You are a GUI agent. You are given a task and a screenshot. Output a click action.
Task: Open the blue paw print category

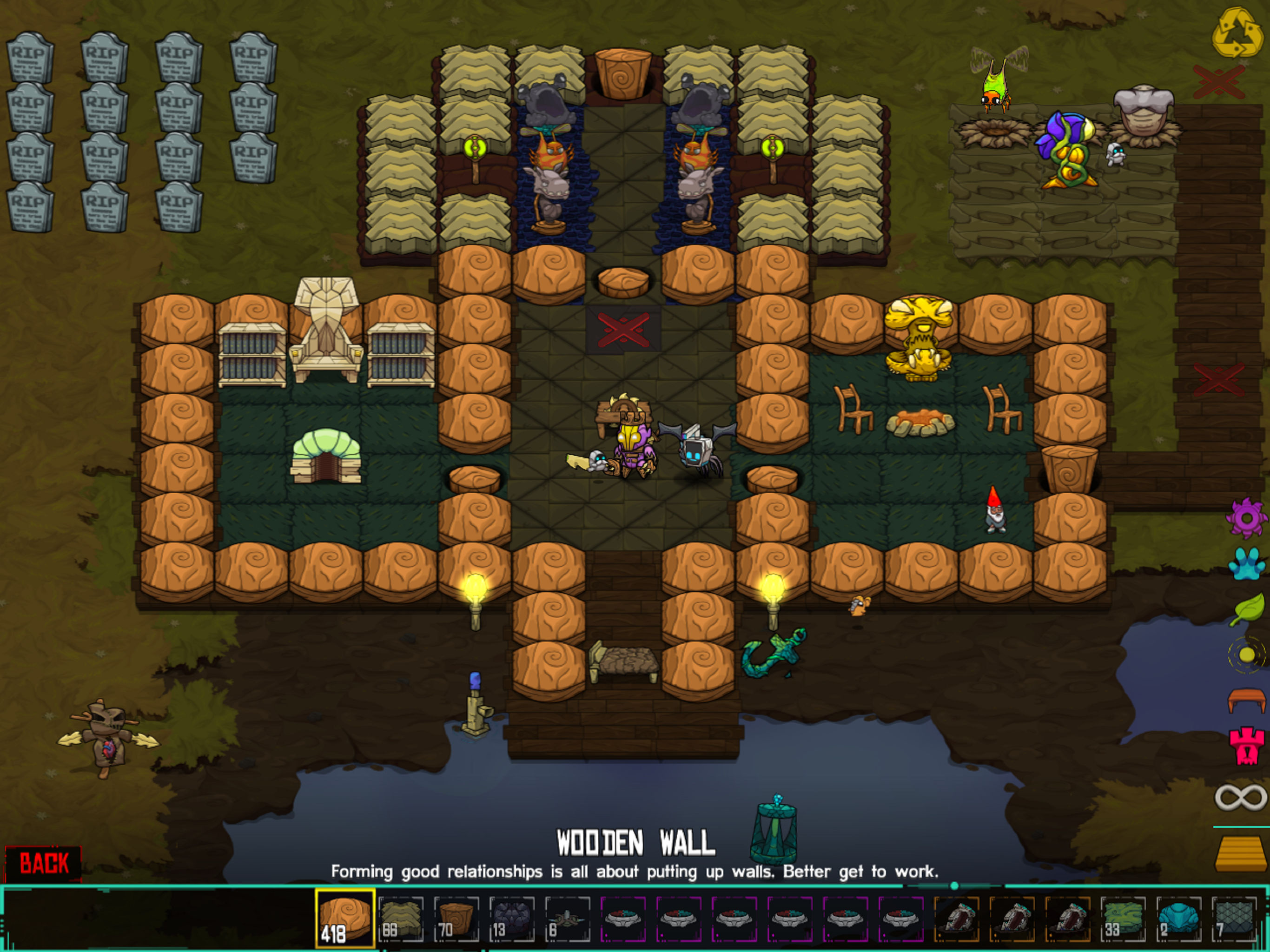click(x=1246, y=563)
